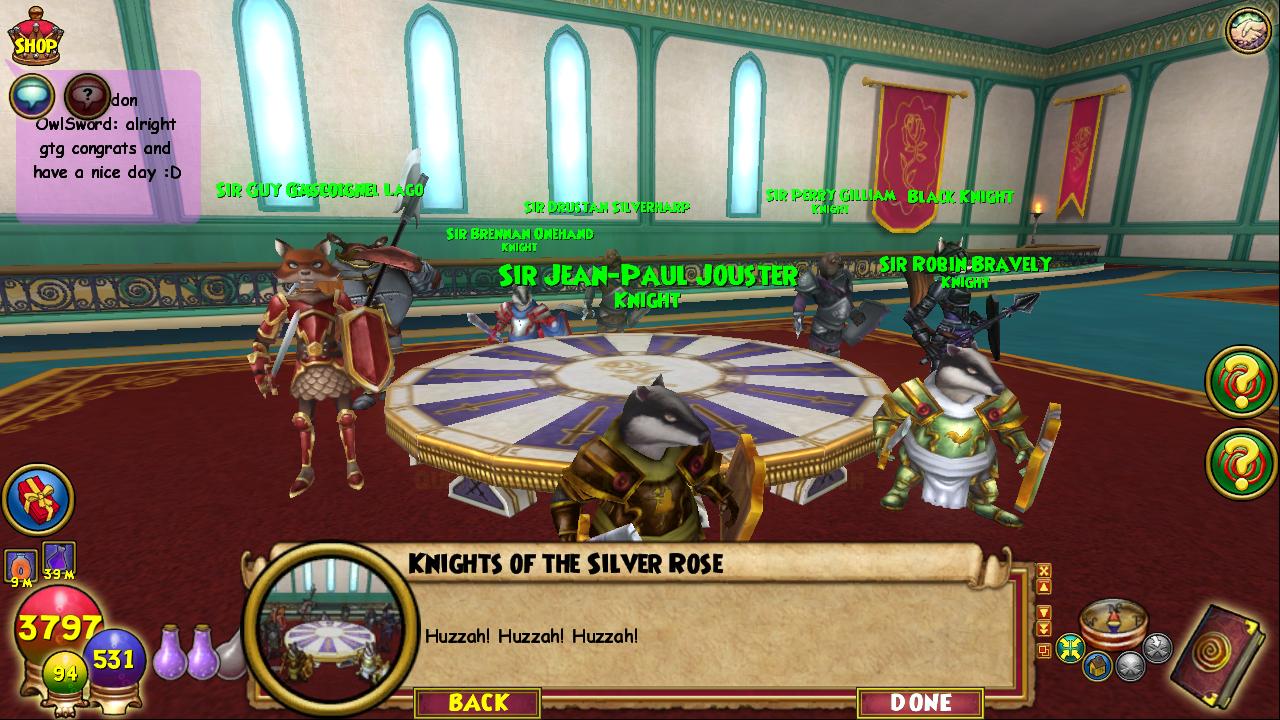The height and width of the screenshot is (720, 1280).
Task: Click the blue house teleport home icon
Action: click(1097, 665)
